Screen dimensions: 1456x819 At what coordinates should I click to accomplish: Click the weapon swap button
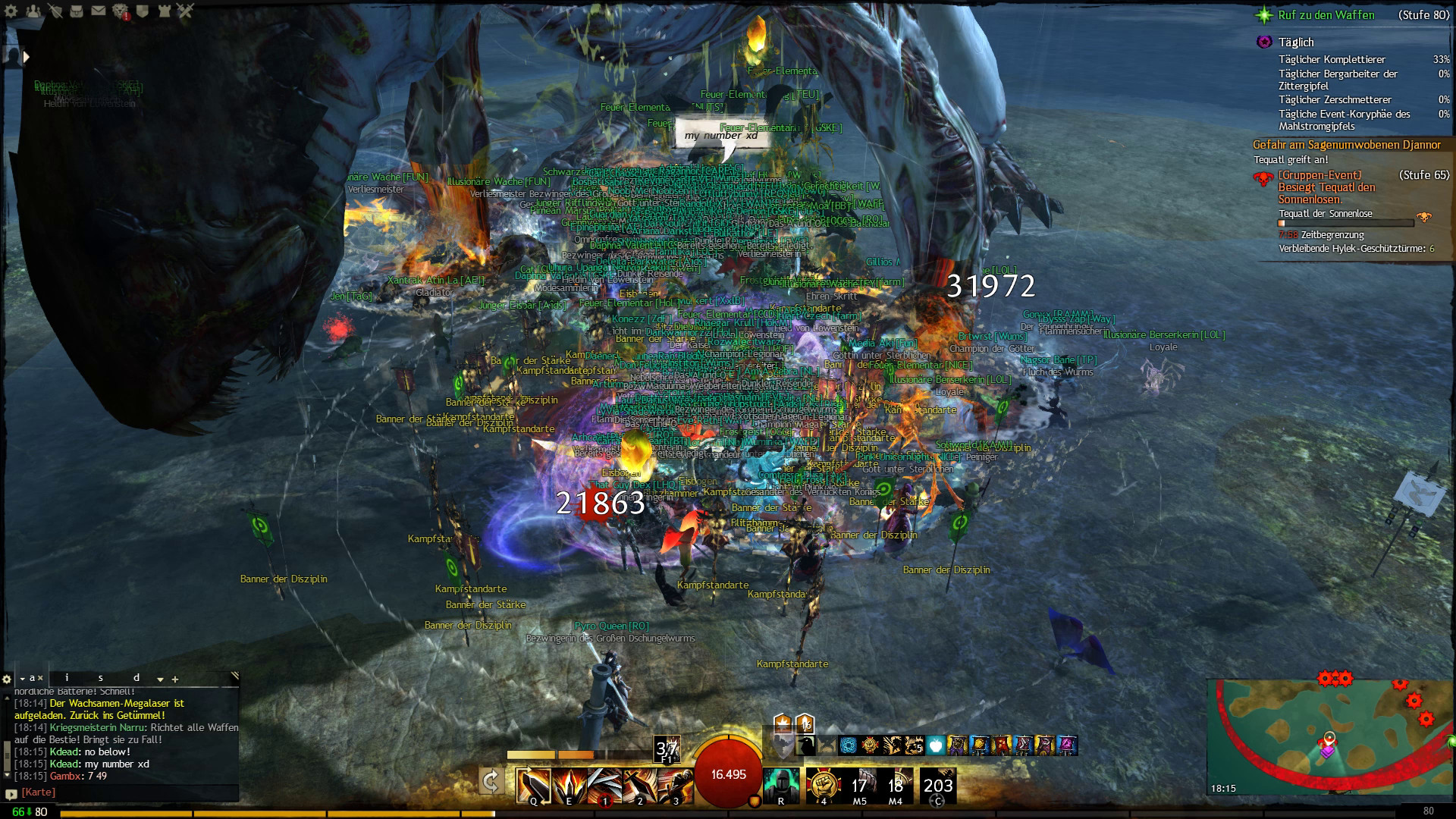(491, 781)
